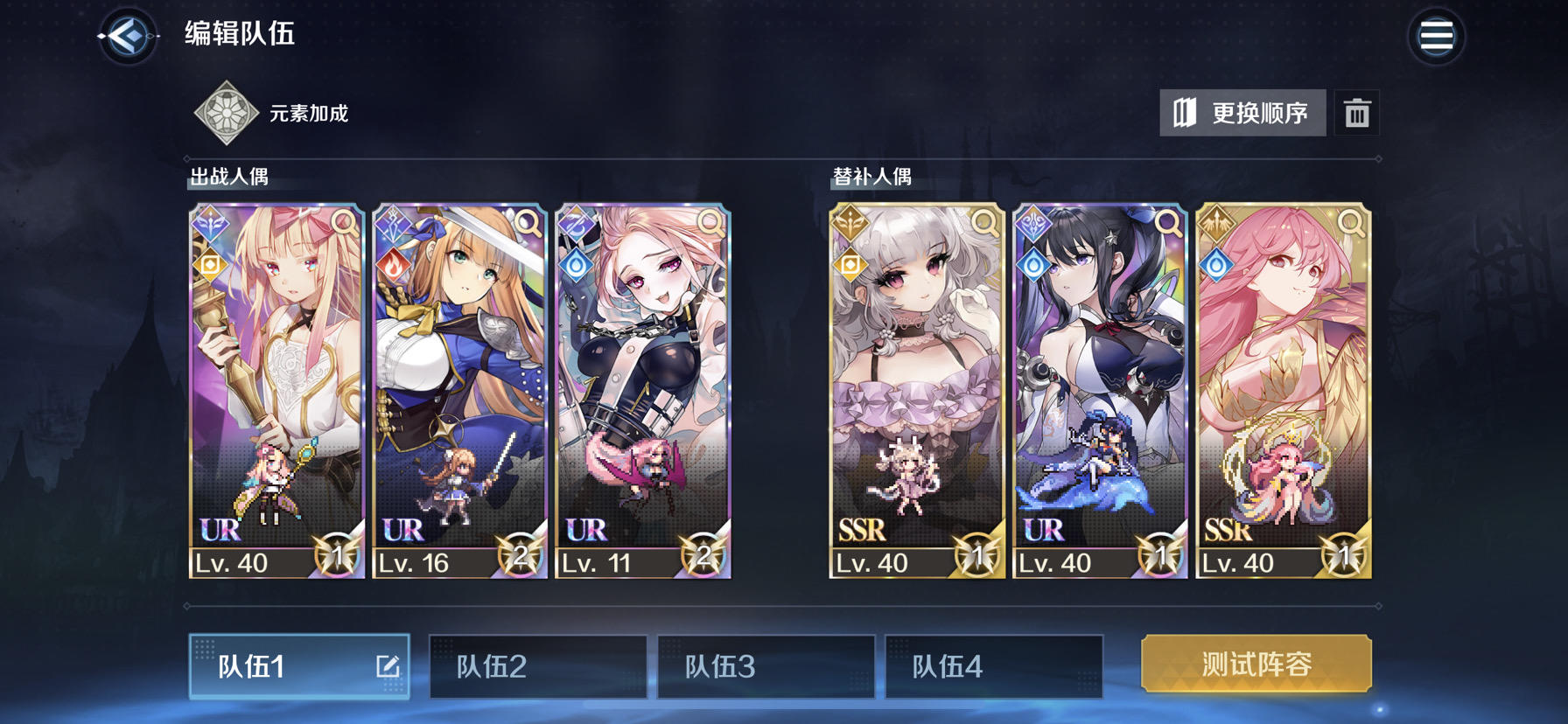Switch to the 队伍3 team tab
Image resolution: width=1568 pixels, height=724 pixels.
pos(766,665)
